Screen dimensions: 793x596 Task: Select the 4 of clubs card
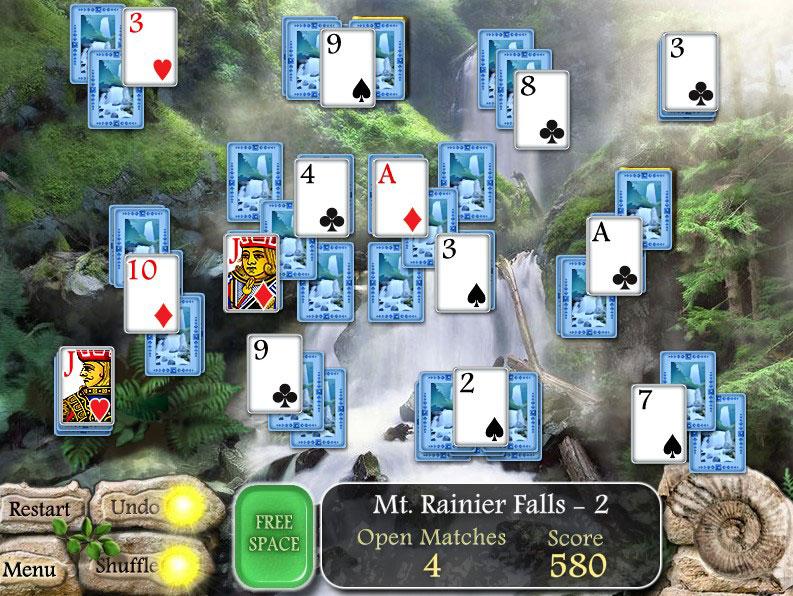pos(324,197)
